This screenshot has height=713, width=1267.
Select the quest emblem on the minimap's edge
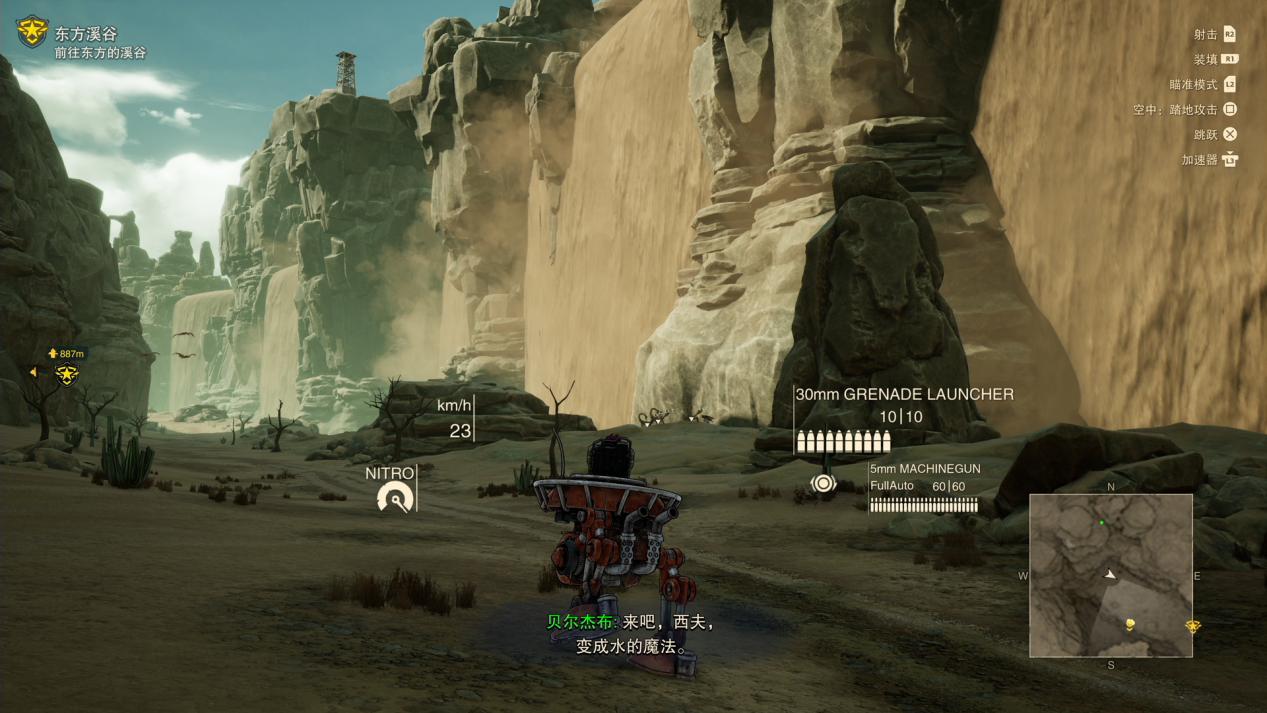click(x=1192, y=627)
